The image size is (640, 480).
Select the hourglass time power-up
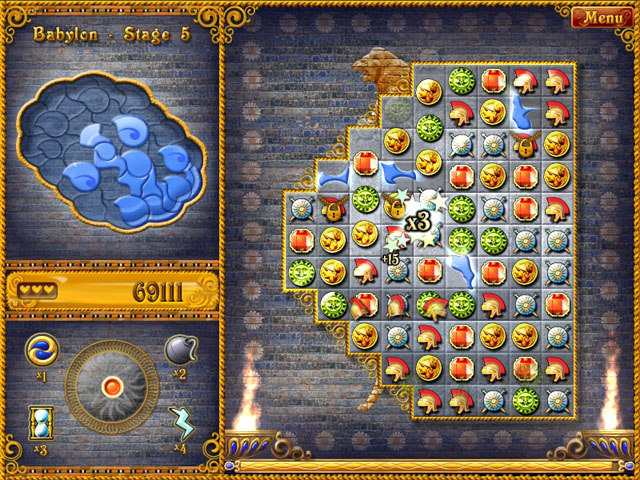[x=41, y=421]
